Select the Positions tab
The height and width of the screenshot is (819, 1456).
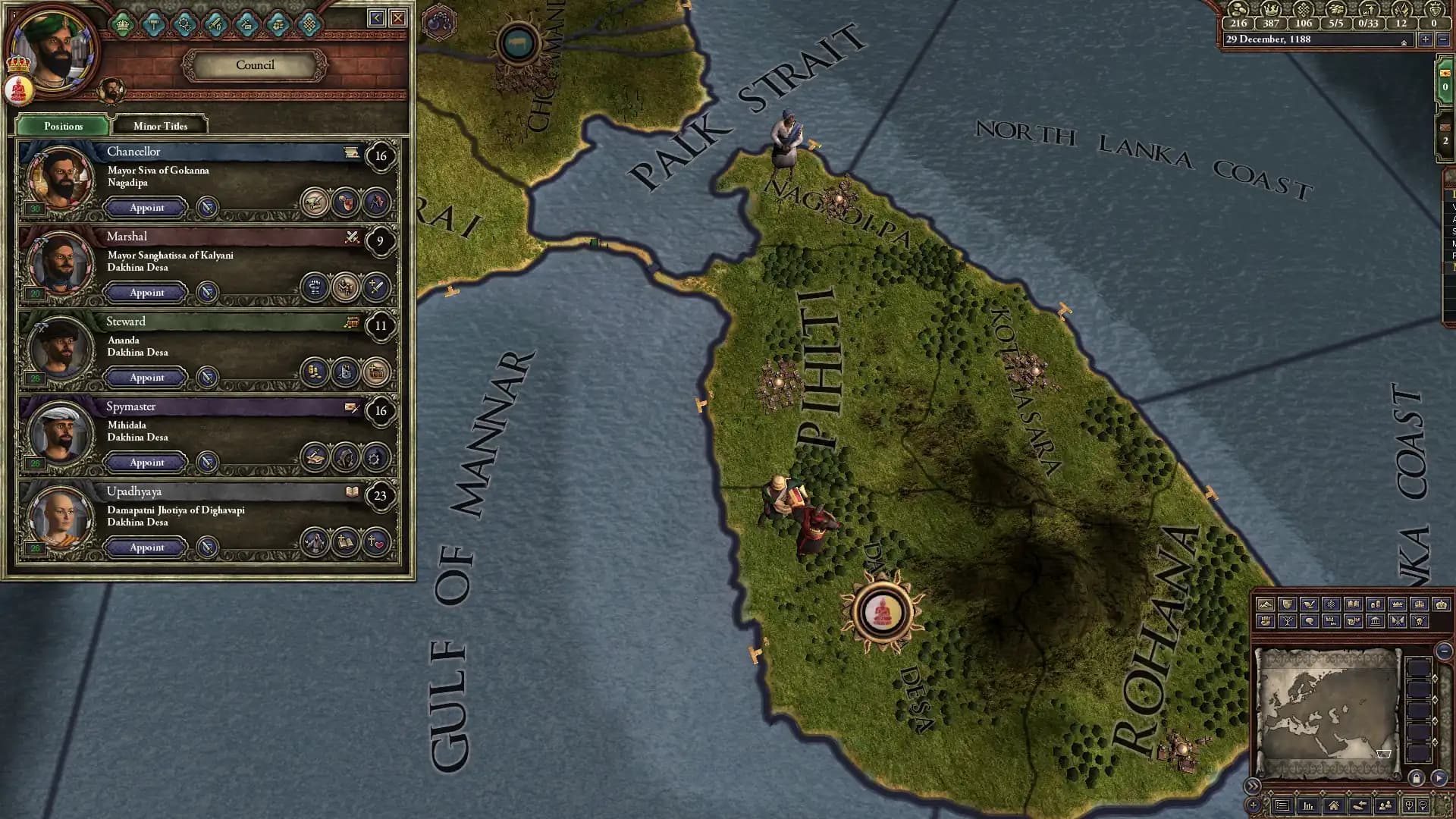point(63,126)
